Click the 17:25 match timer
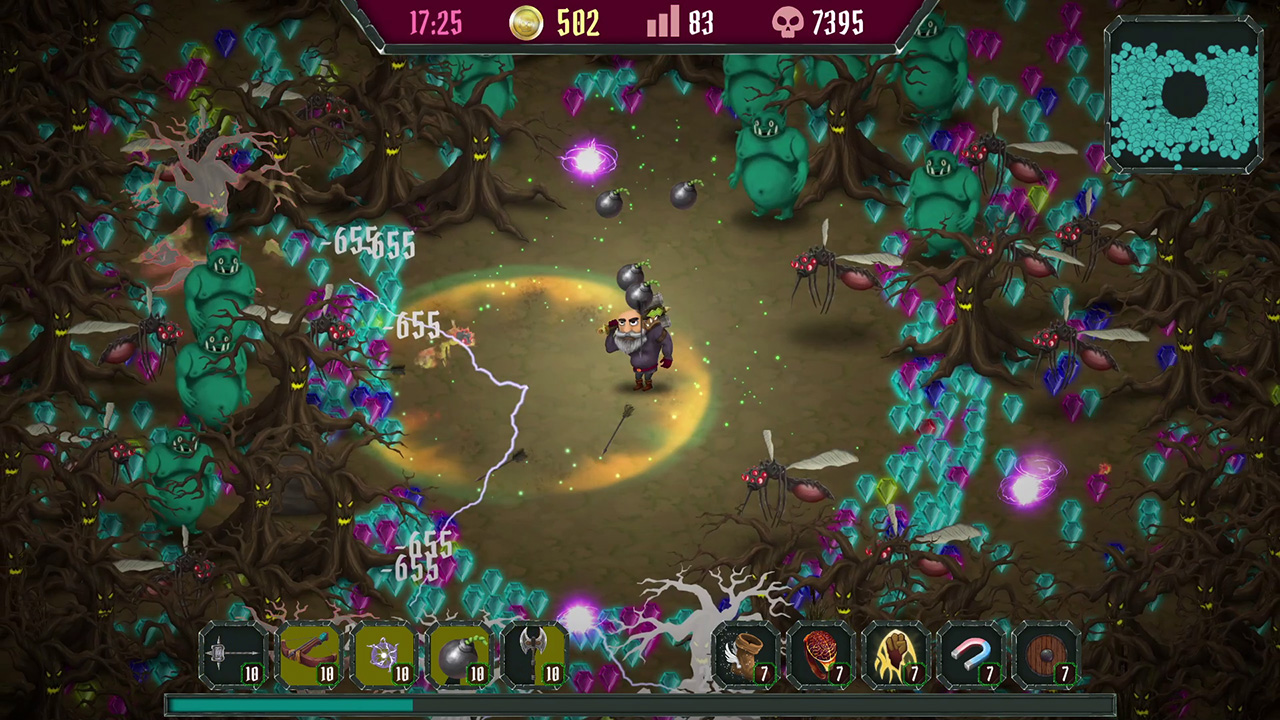 click(x=434, y=23)
